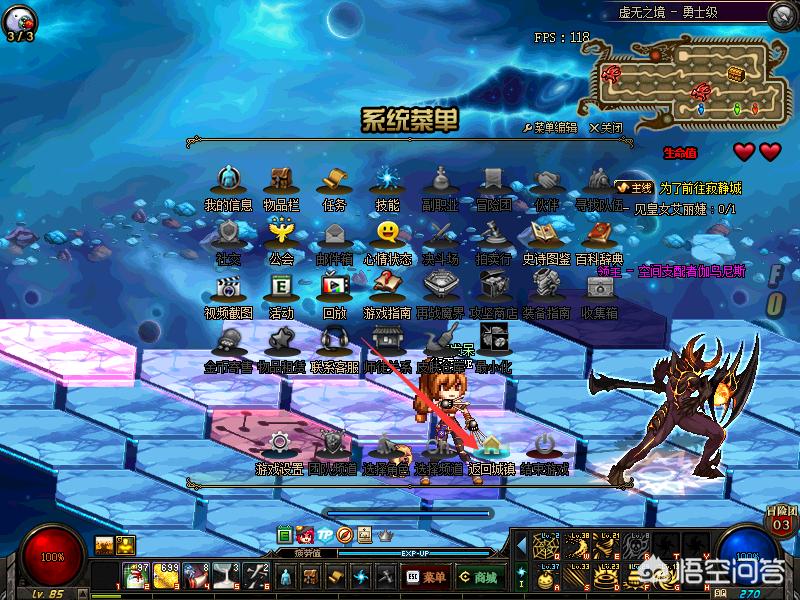
Task: Open 游戏设置 game settings
Action: click(279, 445)
